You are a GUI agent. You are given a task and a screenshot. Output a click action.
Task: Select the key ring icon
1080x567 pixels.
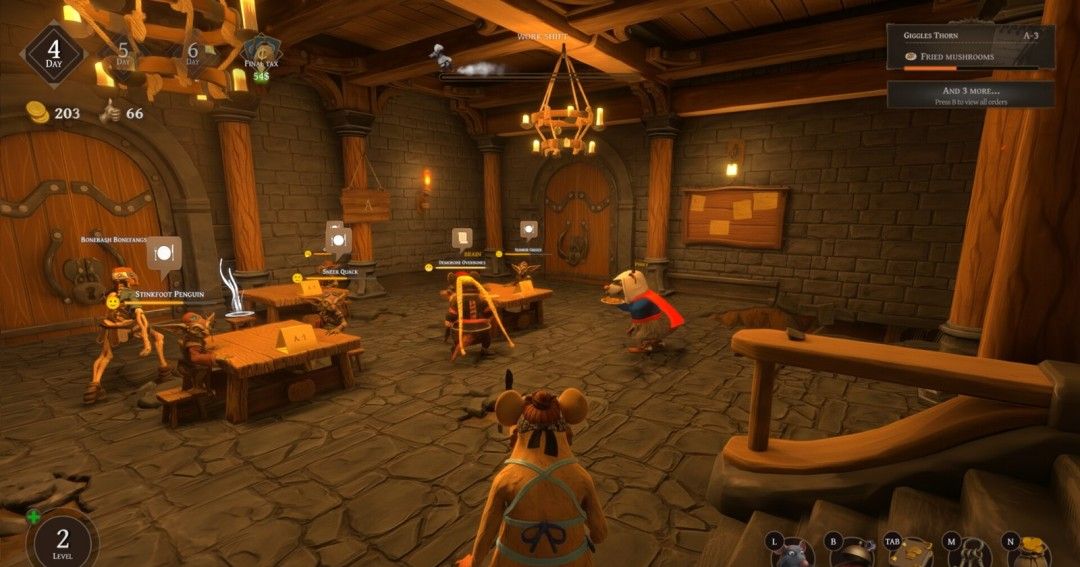tap(972, 552)
